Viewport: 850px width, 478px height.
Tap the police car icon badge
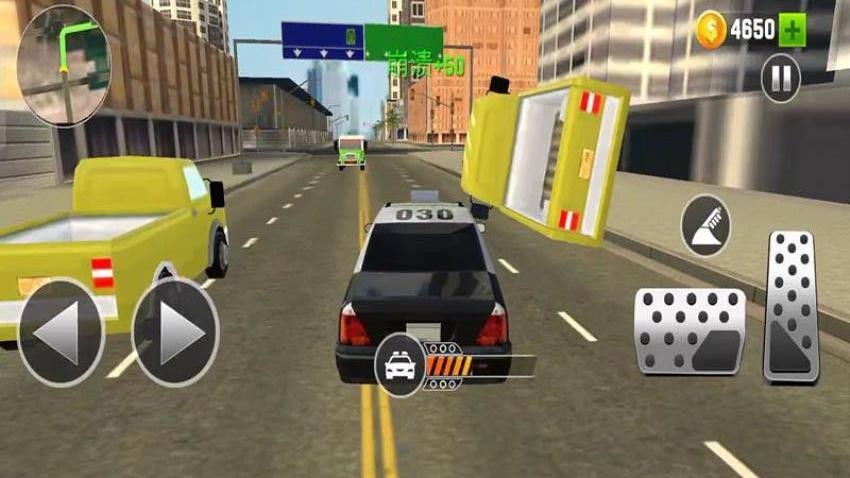click(x=400, y=364)
